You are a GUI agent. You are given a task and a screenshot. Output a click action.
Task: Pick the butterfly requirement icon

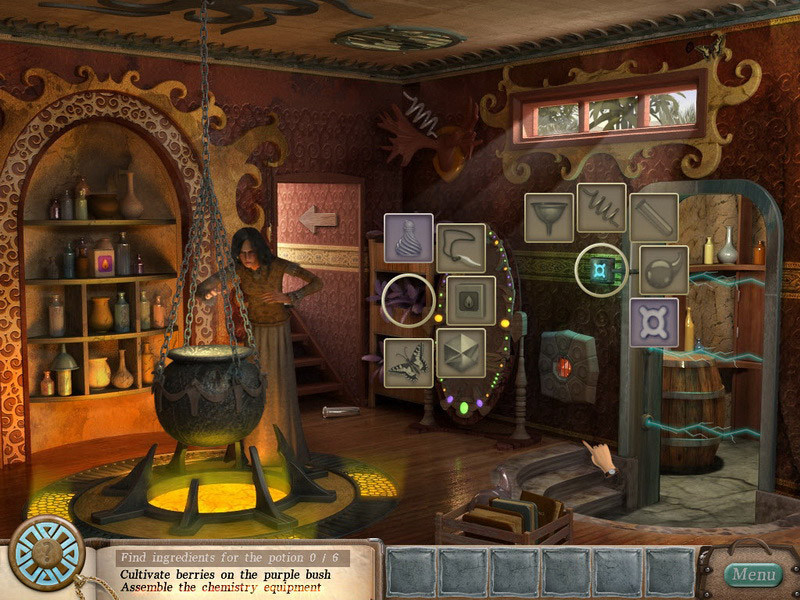click(408, 362)
